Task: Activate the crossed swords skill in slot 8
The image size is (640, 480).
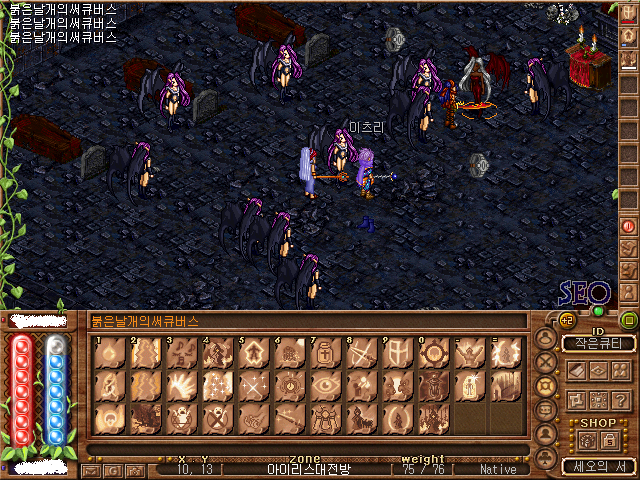Action: [x=360, y=352]
